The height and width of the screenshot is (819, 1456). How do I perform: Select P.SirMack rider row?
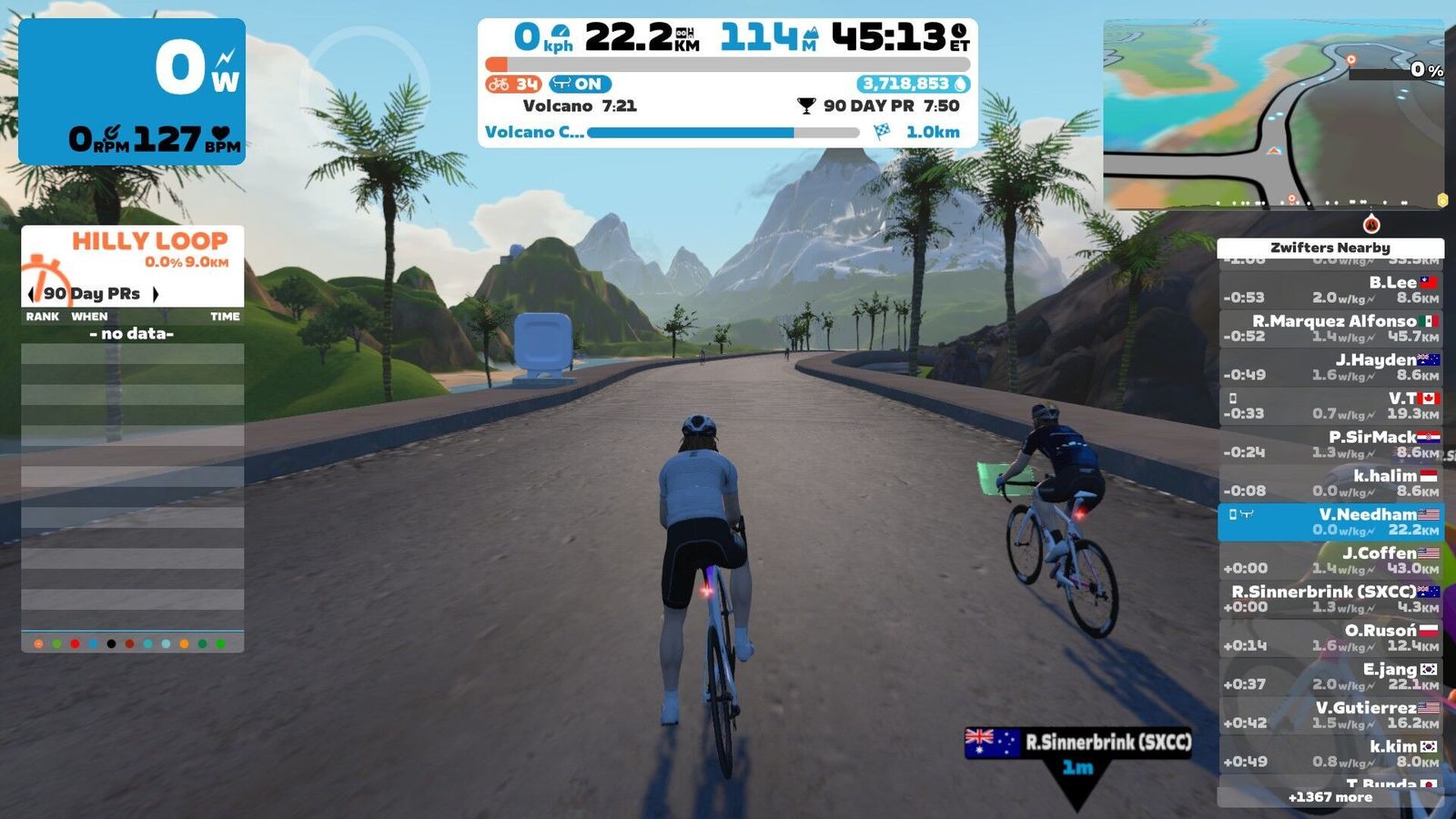click(x=1330, y=444)
